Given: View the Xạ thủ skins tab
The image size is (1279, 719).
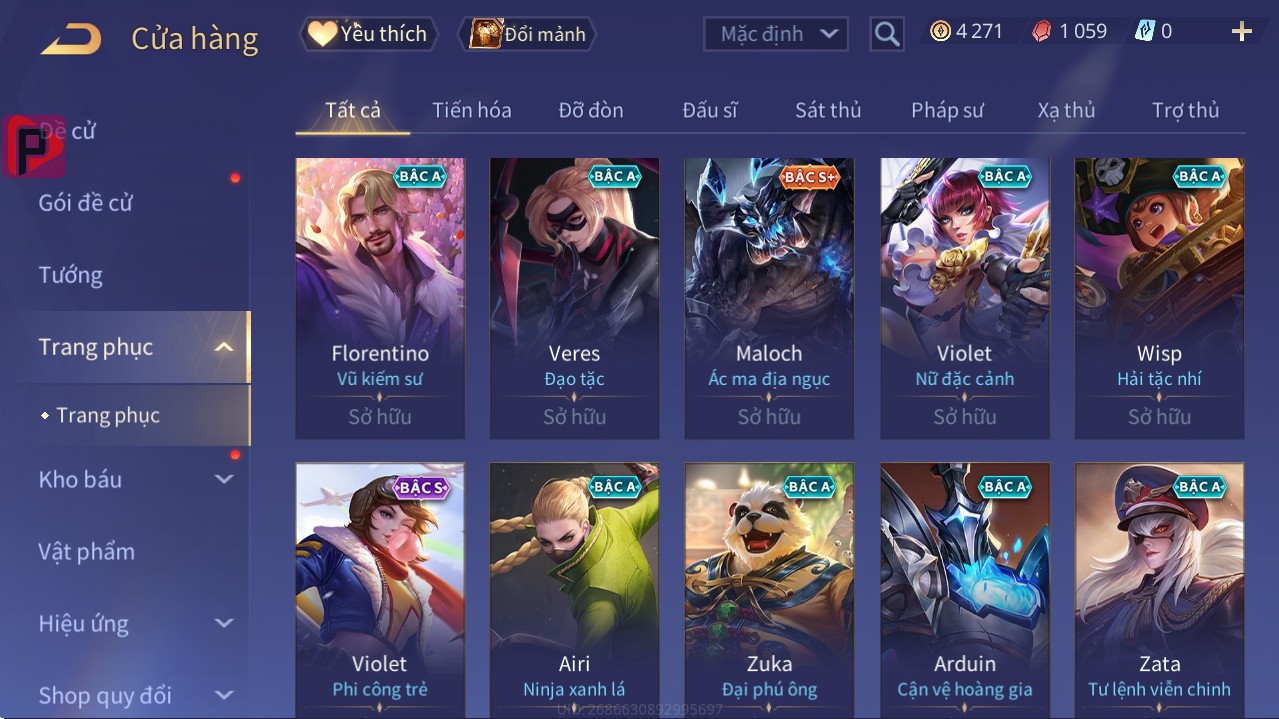Looking at the screenshot, I should pos(1066,110).
